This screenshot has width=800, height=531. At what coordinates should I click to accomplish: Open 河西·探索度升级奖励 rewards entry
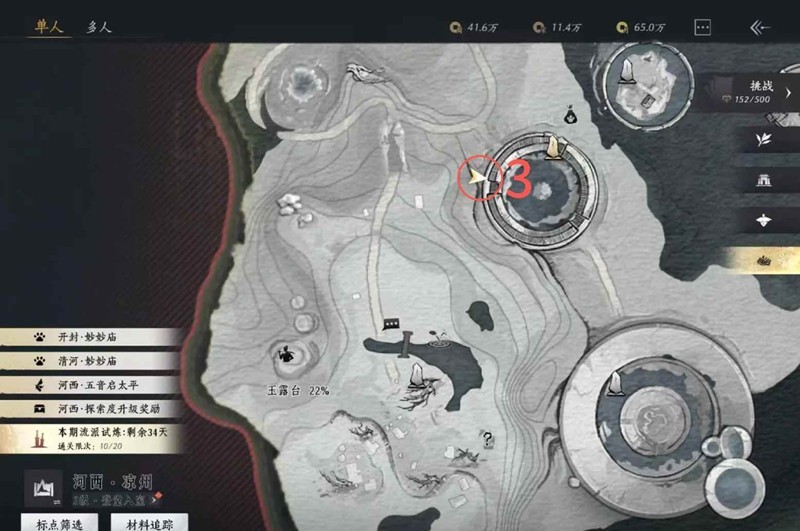[x=92, y=409]
